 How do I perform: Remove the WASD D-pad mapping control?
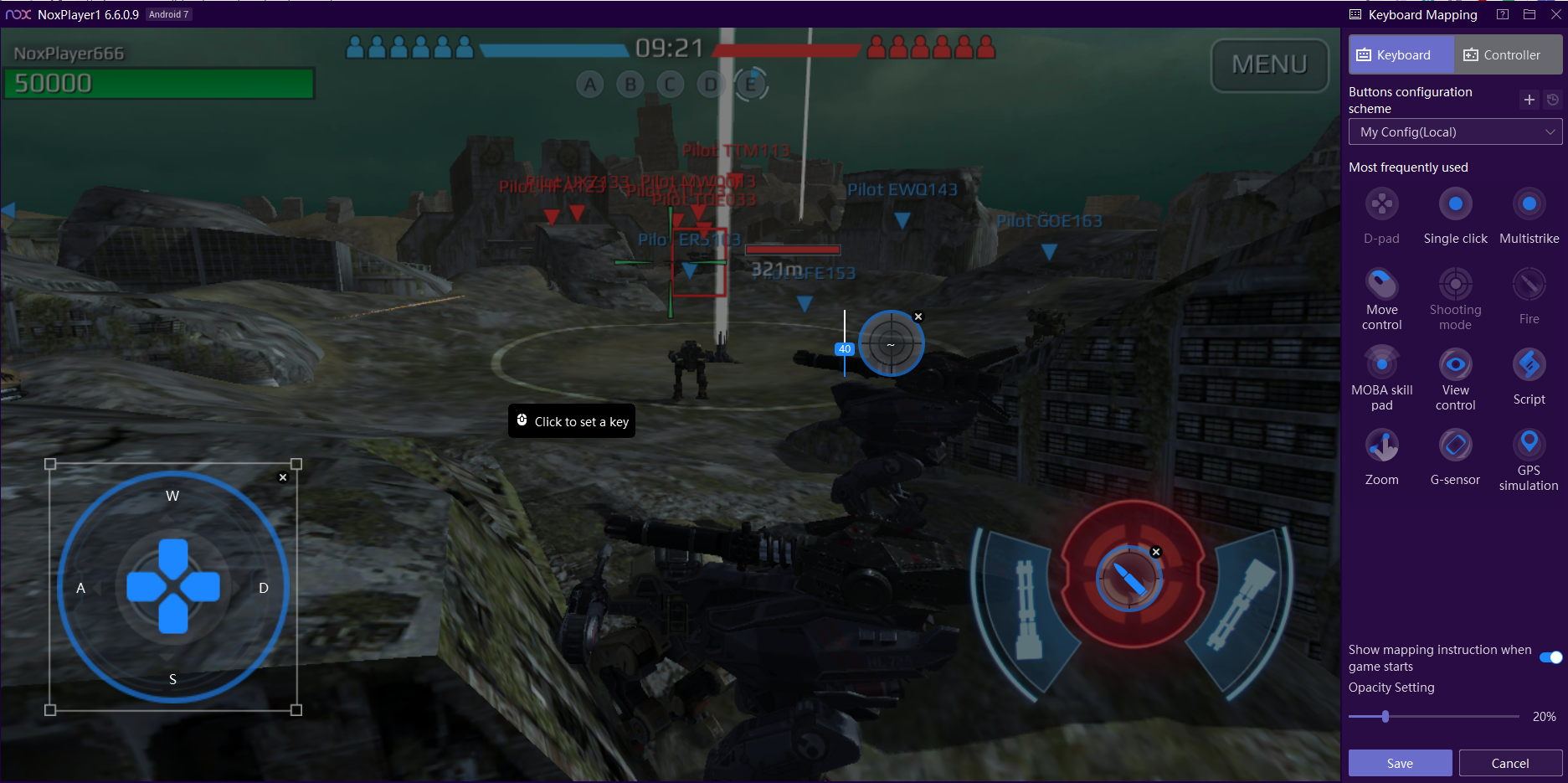click(283, 477)
